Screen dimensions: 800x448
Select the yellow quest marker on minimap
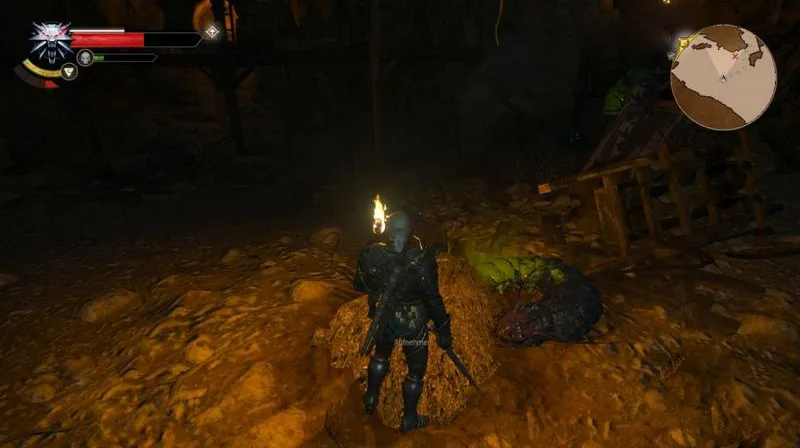(x=683, y=44)
